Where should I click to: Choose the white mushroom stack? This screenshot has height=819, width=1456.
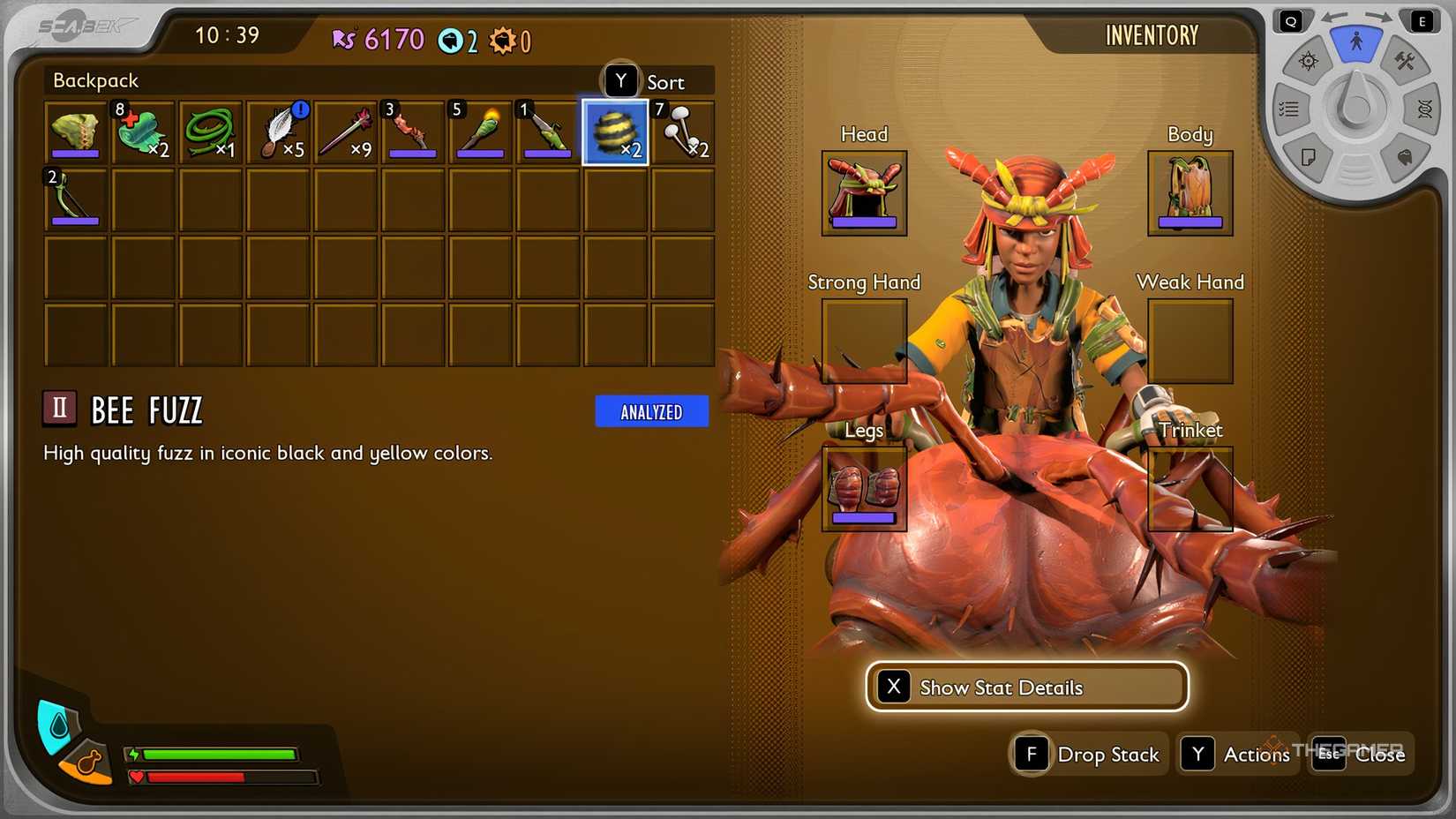683,132
